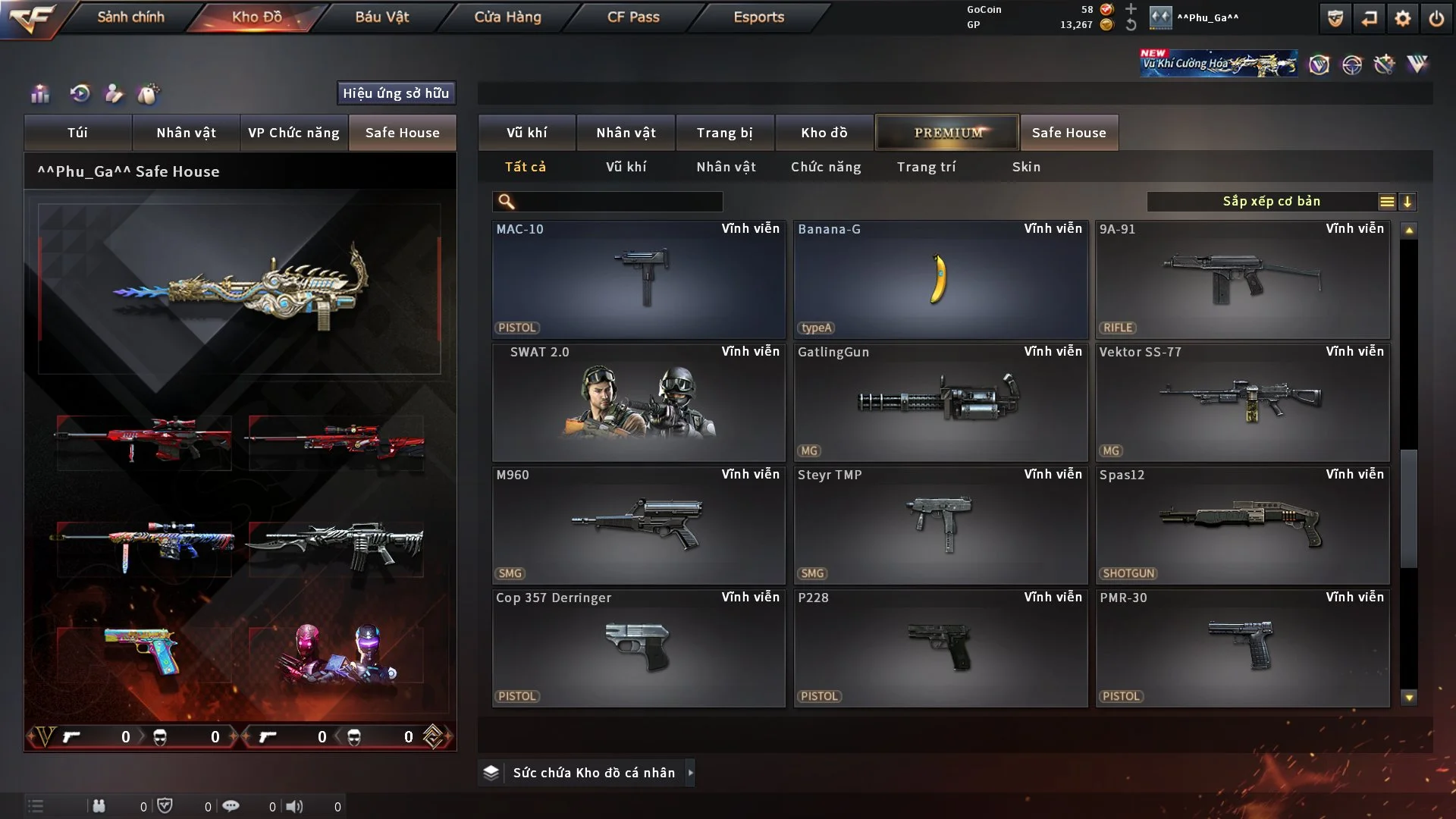Open the Esports section
1456x819 pixels.
click(x=758, y=17)
